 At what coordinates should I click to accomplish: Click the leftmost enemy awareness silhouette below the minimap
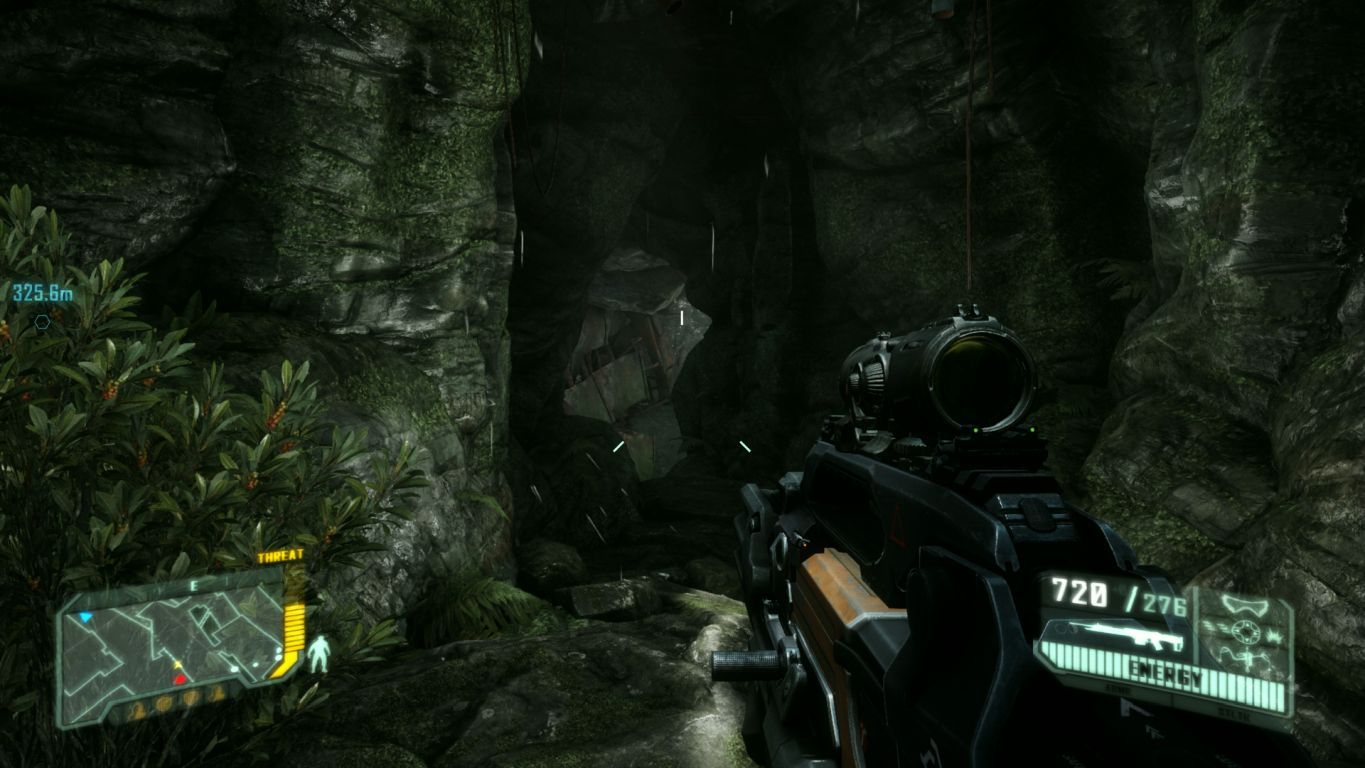(x=137, y=710)
